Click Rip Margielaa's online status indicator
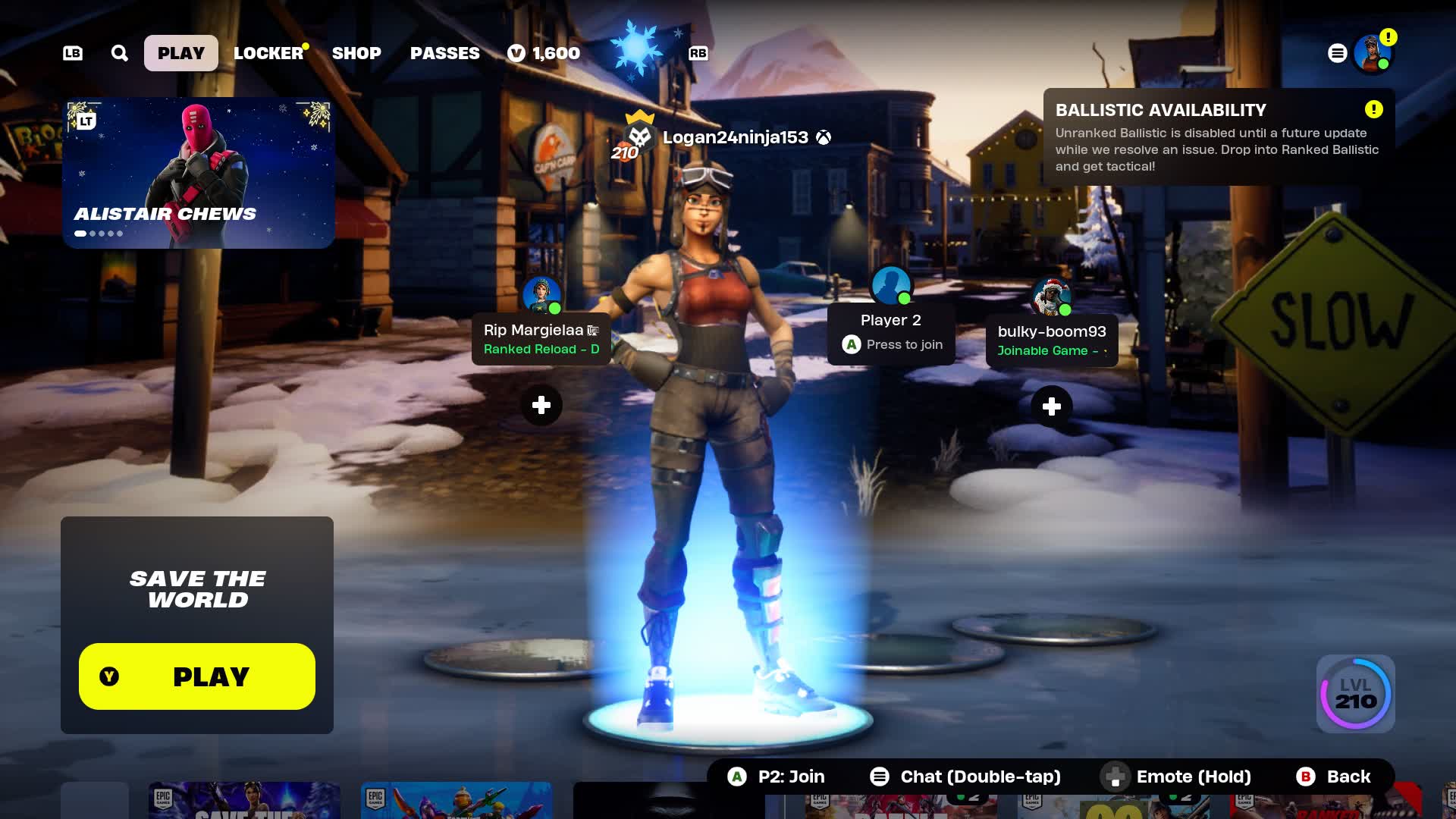The width and height of the screenshot is (1456, 819). coord(556,309)
